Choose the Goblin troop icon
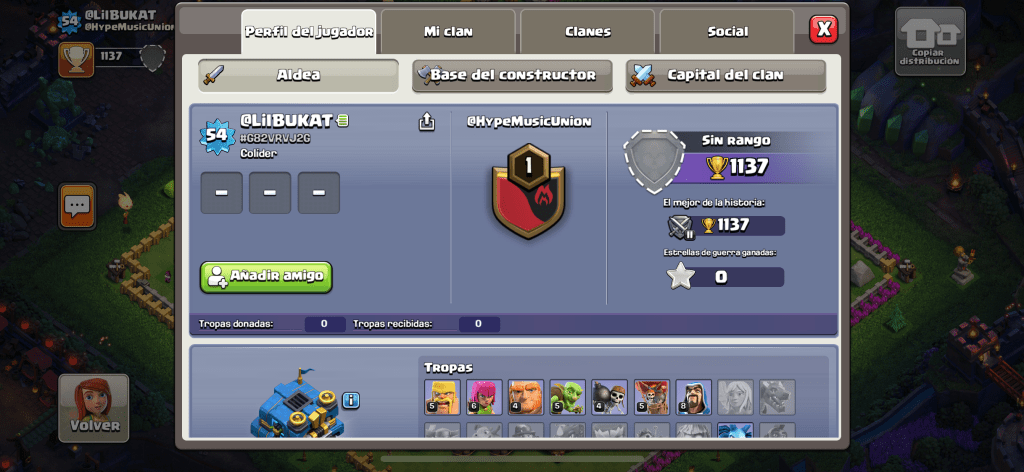 [x=567, y=397]
